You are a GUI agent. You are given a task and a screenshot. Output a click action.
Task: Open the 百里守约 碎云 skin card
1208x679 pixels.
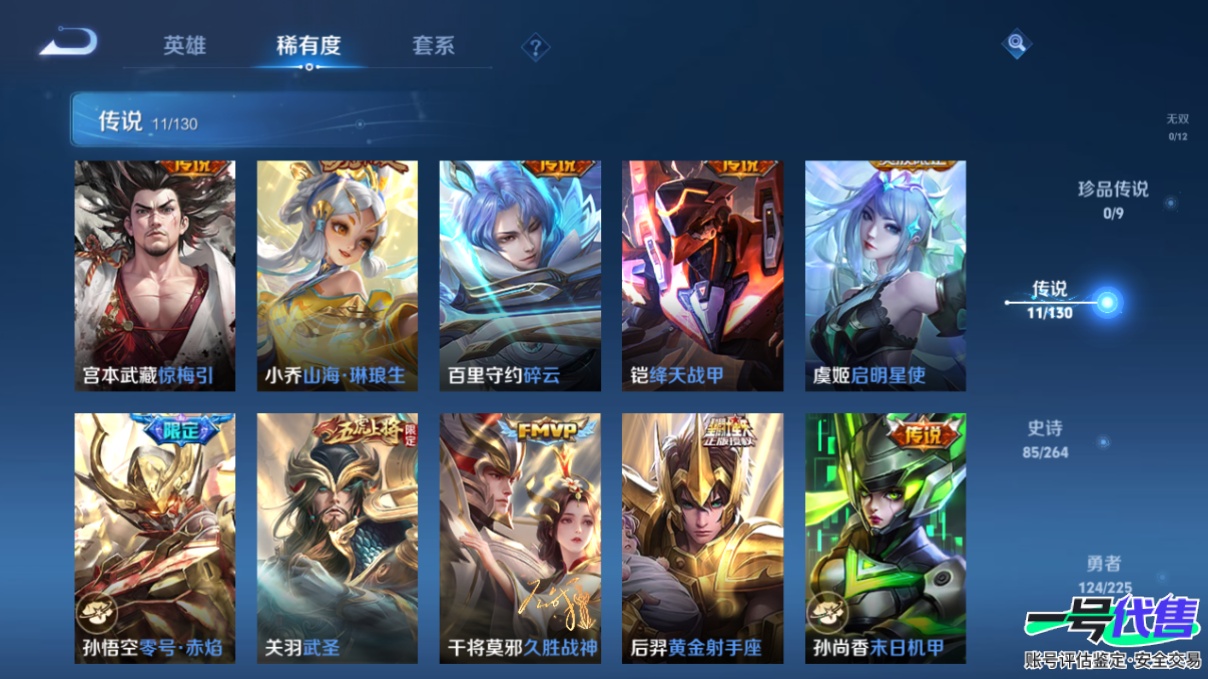[520, 275]
